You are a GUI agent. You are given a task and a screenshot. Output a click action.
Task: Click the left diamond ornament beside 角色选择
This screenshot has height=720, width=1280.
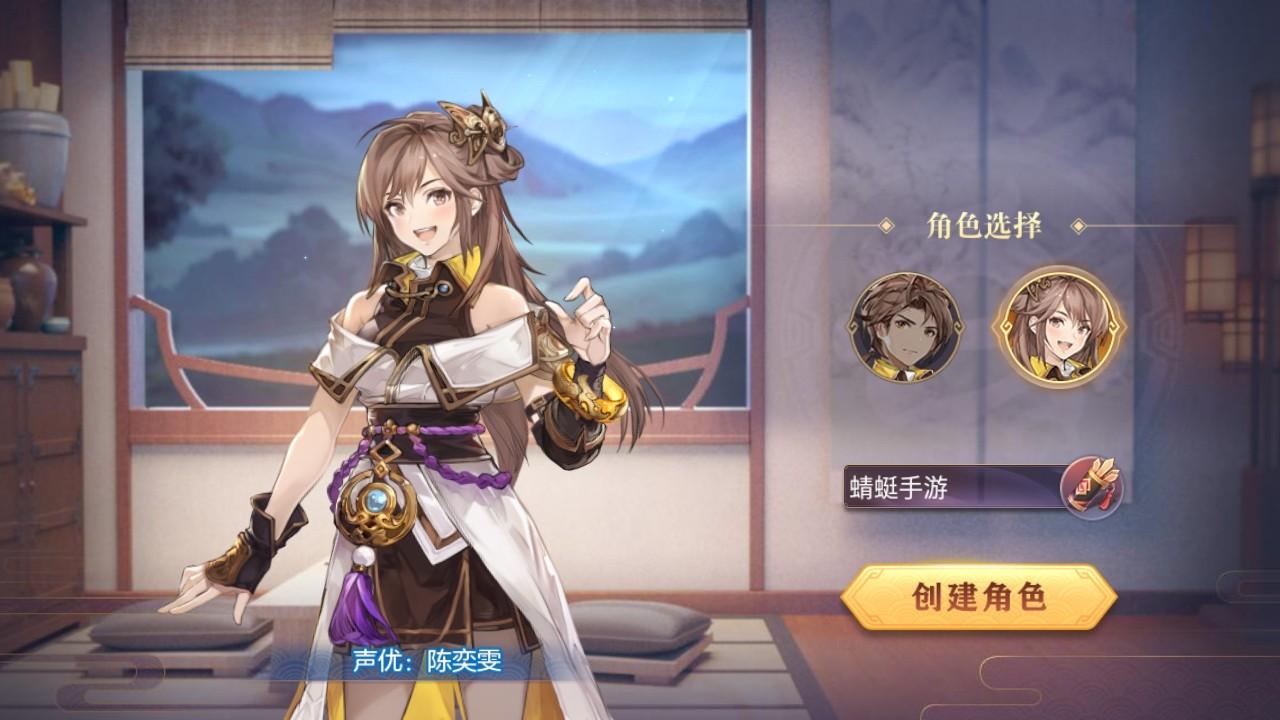tap(888, 225)
